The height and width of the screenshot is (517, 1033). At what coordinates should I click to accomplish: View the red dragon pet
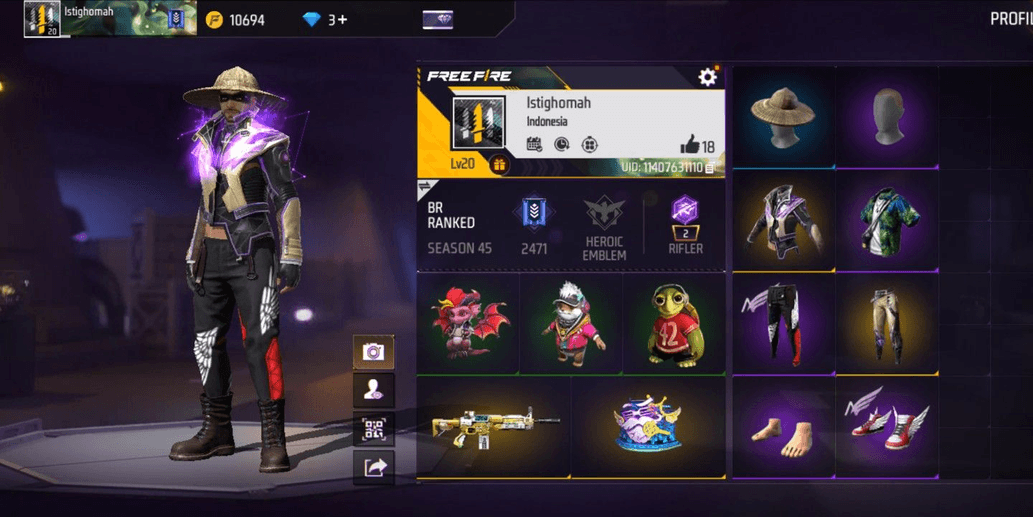[469, 322]
